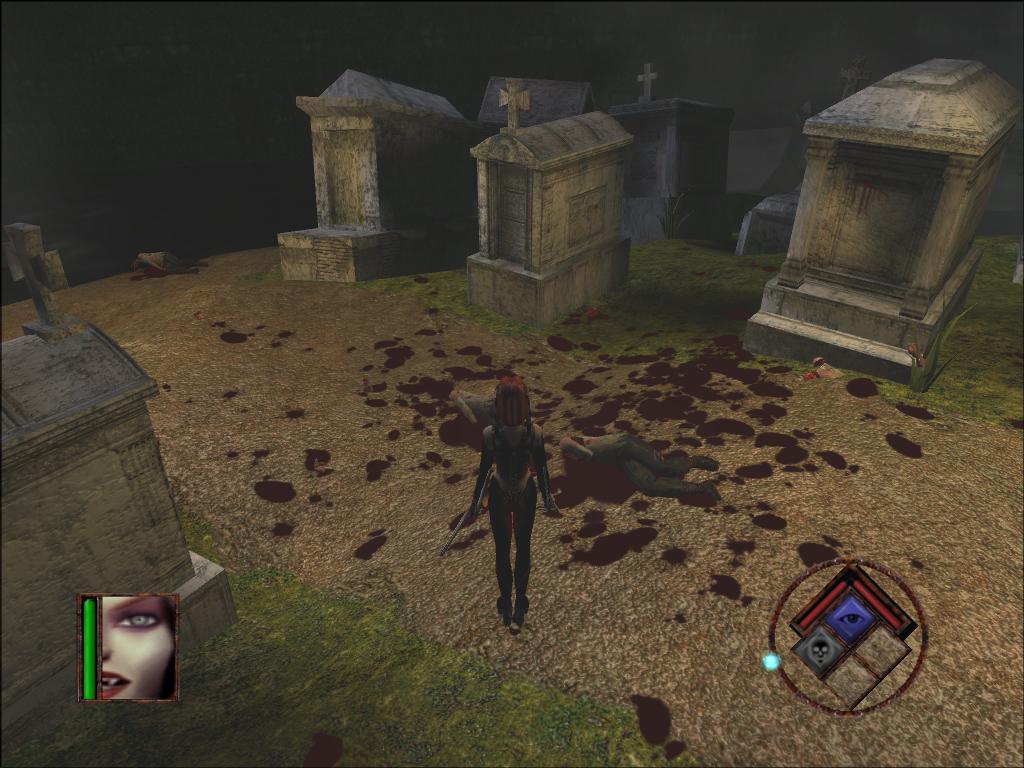This screenshot has height=768, width=1024.
Task: Select the grey skull ability icon
Action: coord(816,651)
